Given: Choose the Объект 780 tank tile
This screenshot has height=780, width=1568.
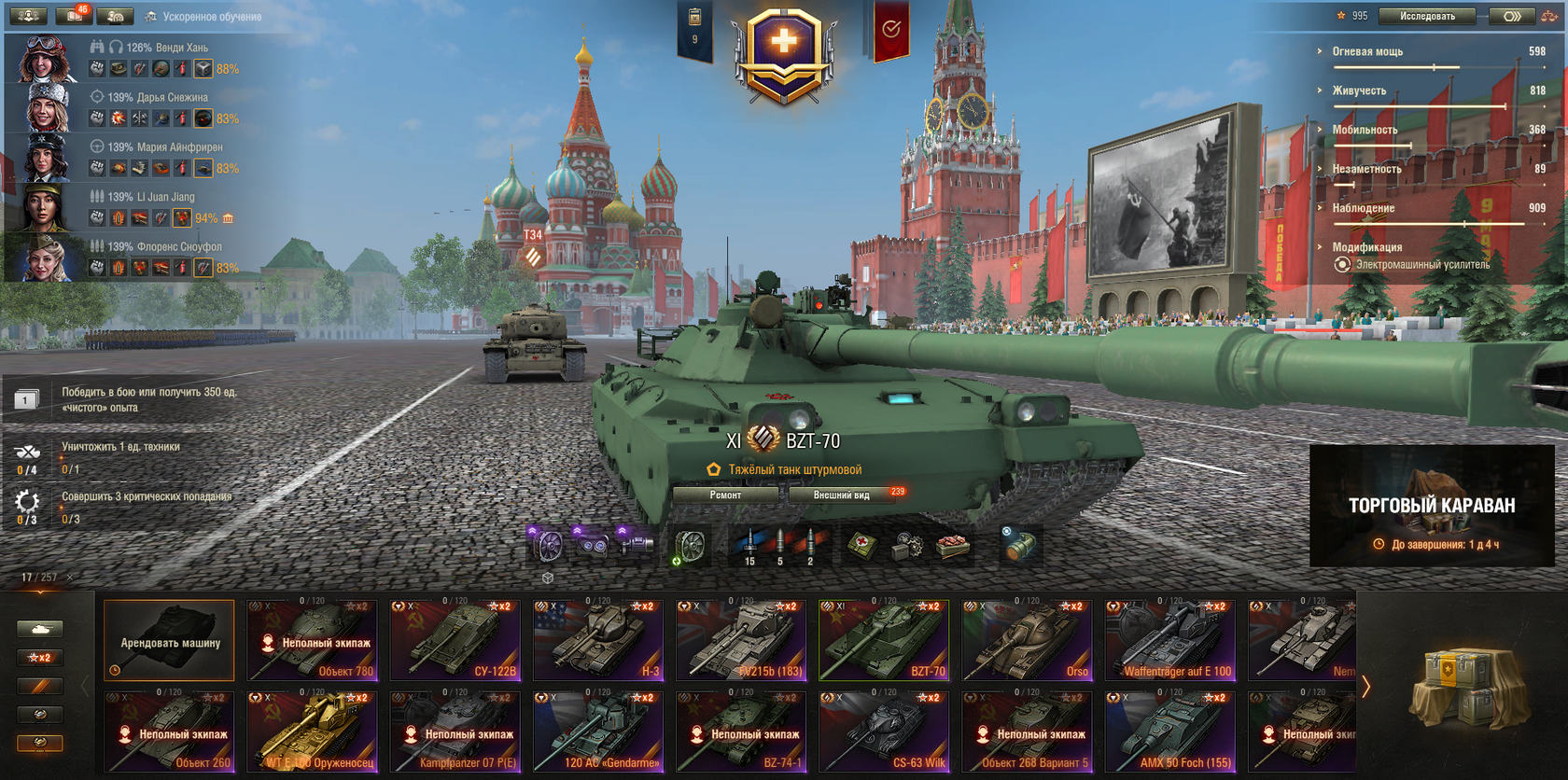Looking at the screenshot, I should (x=312, y=640).
